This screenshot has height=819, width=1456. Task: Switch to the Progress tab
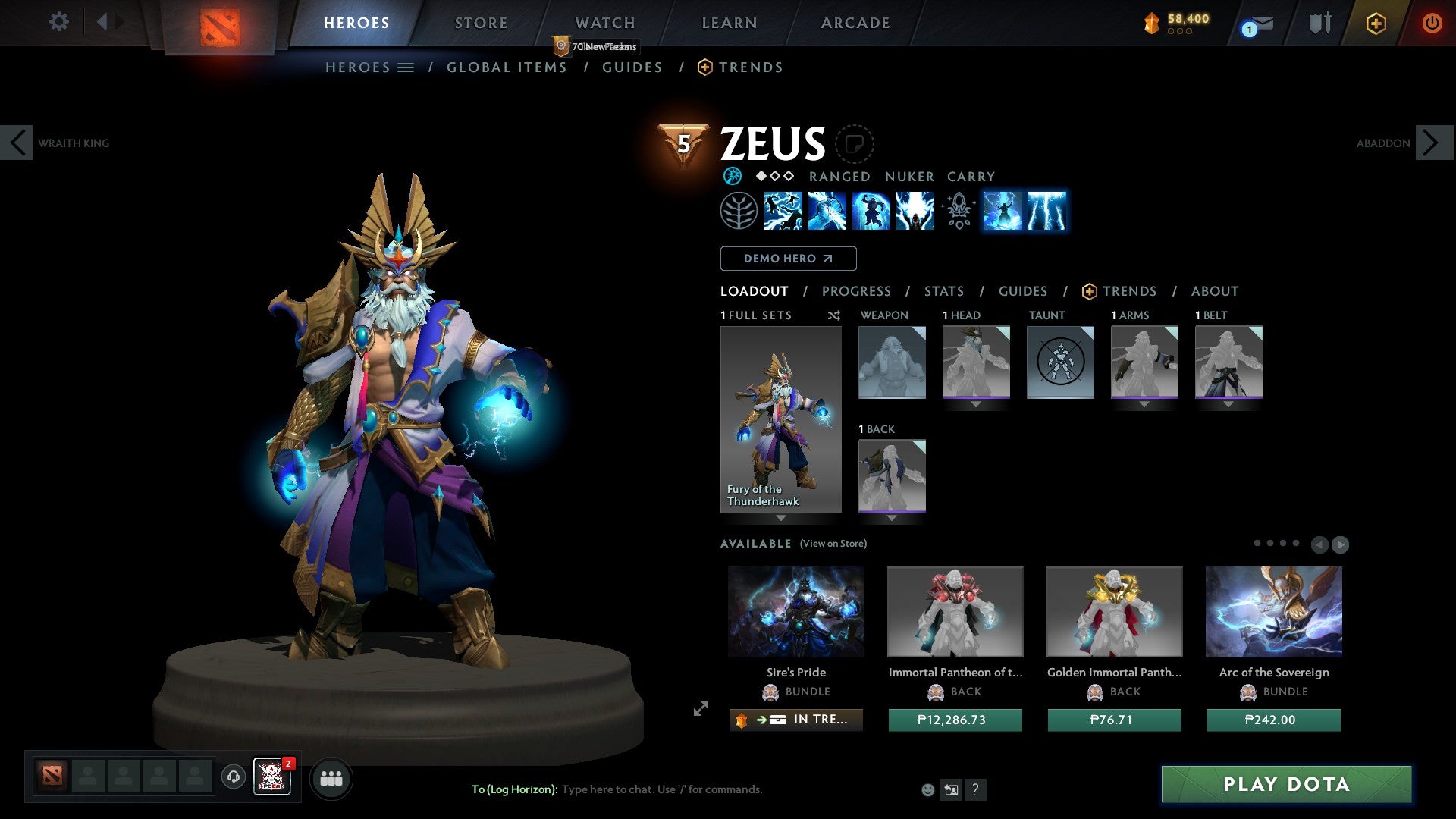coord(856,291)
